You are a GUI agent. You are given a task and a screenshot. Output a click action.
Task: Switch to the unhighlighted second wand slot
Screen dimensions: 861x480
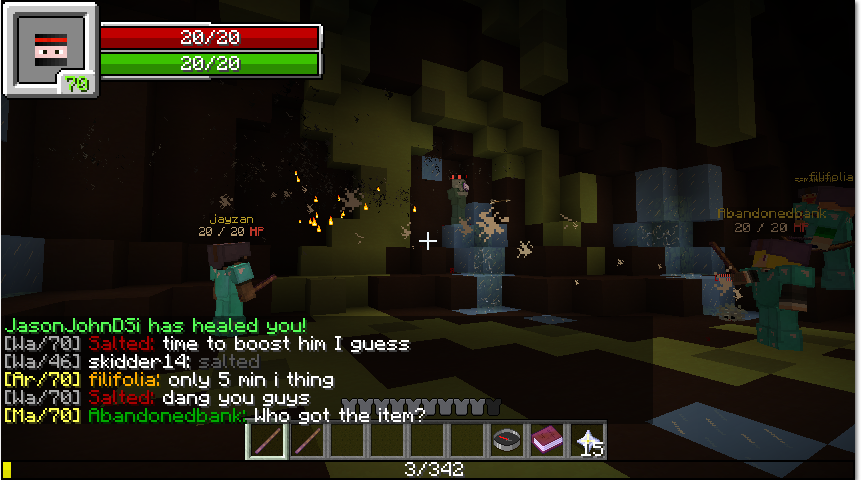pyautogui.click(x=306, y=441)
